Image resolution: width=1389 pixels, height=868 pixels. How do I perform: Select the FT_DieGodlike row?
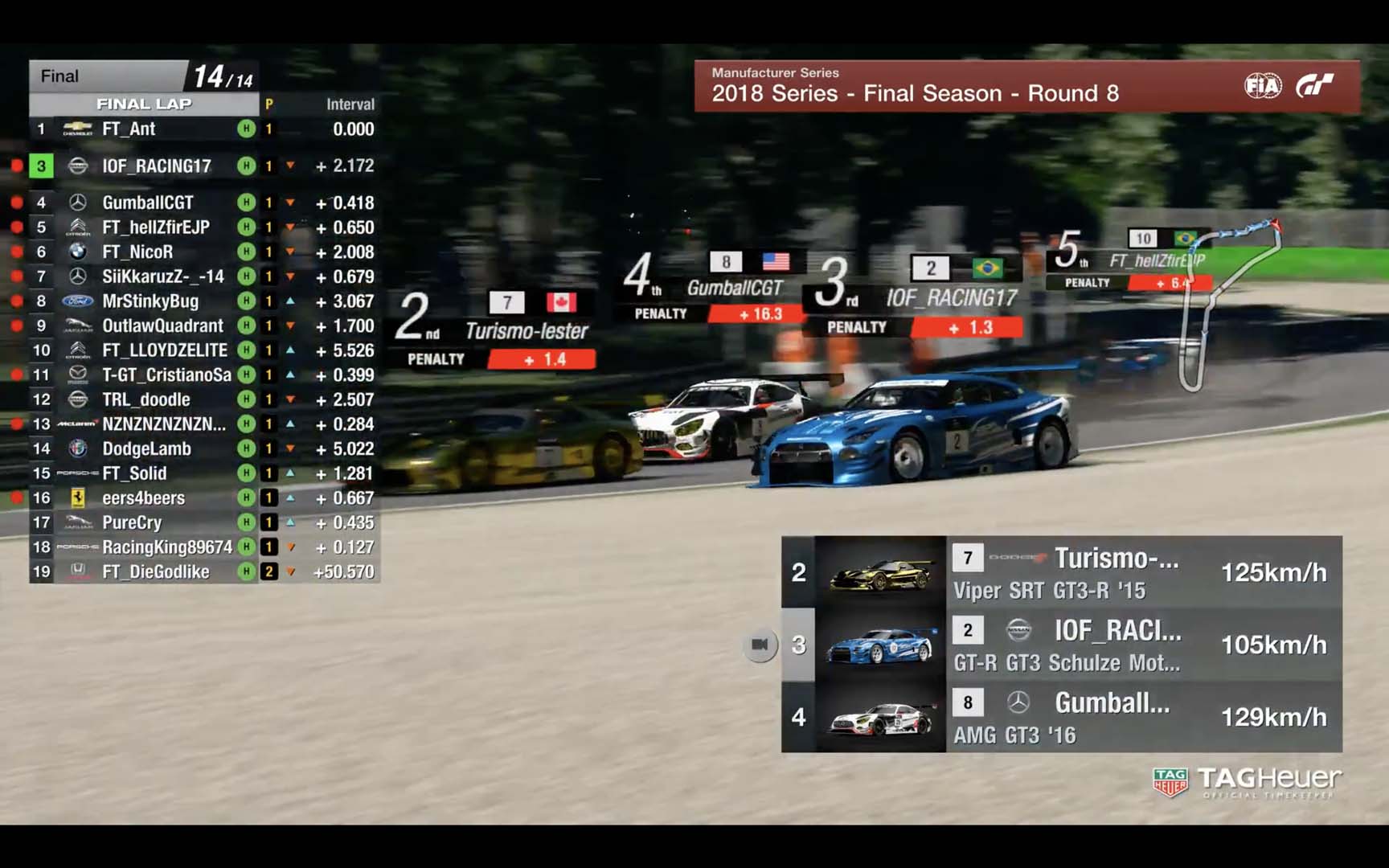pos(155,571)
